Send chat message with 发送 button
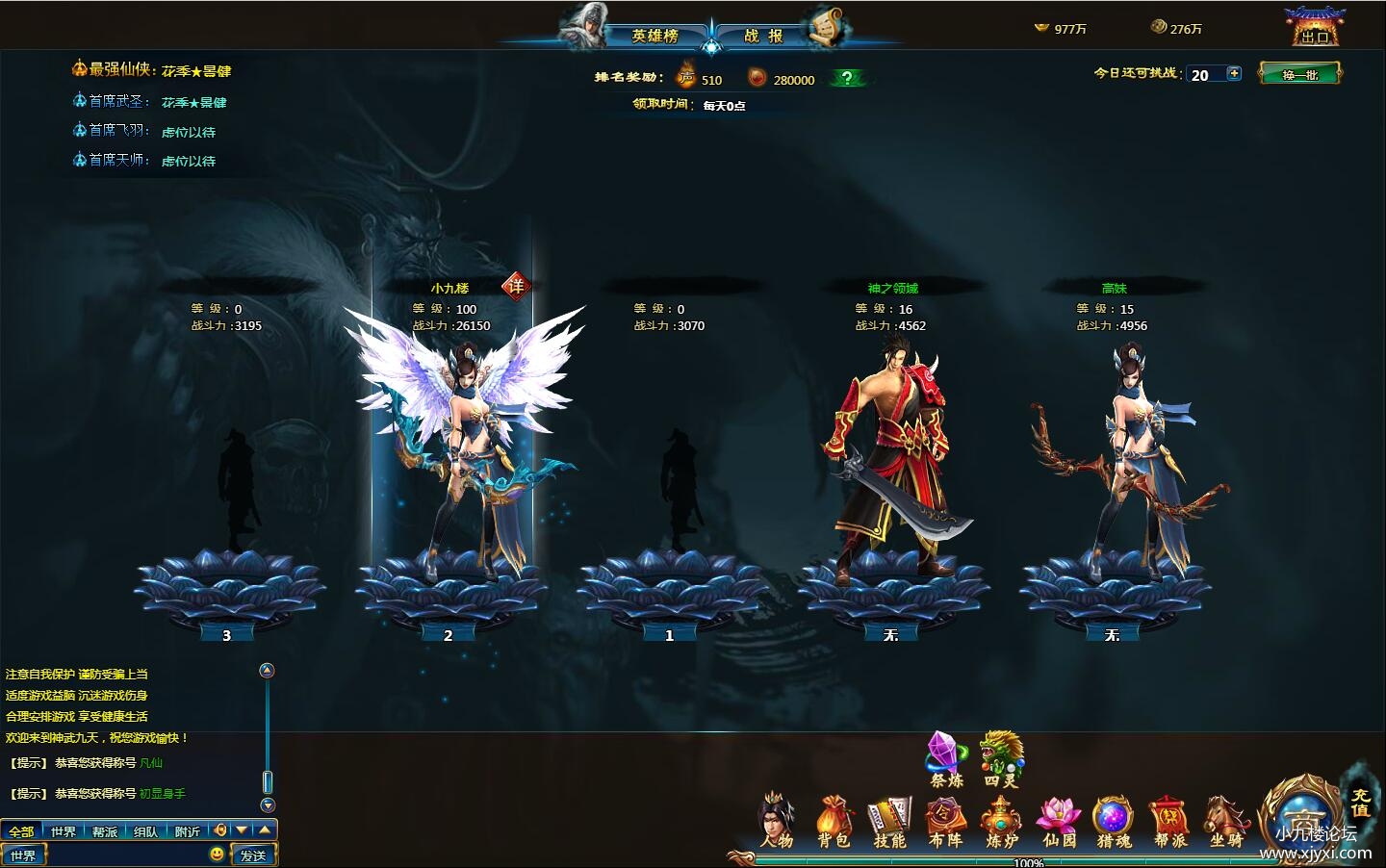The height and width of the screenshot is (868, 1386). tap(254, 855)
